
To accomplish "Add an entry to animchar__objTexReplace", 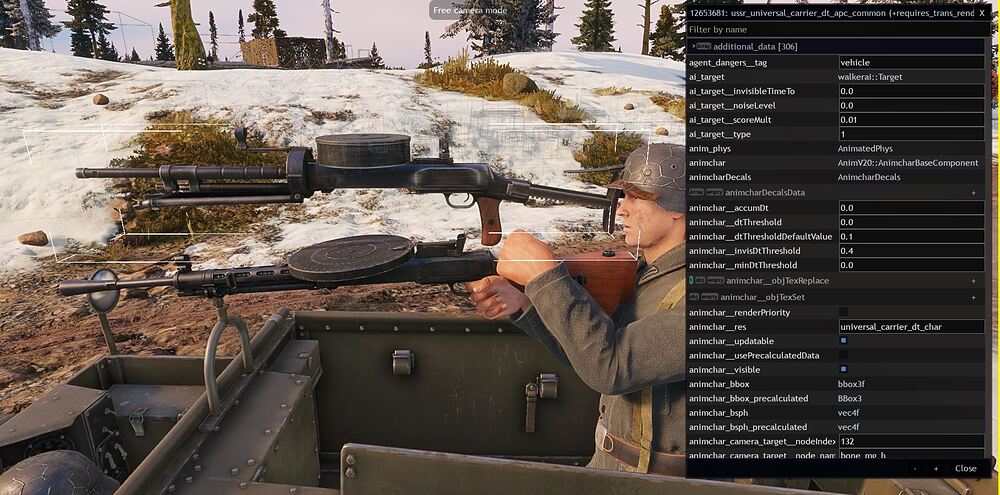I will 973,281.
